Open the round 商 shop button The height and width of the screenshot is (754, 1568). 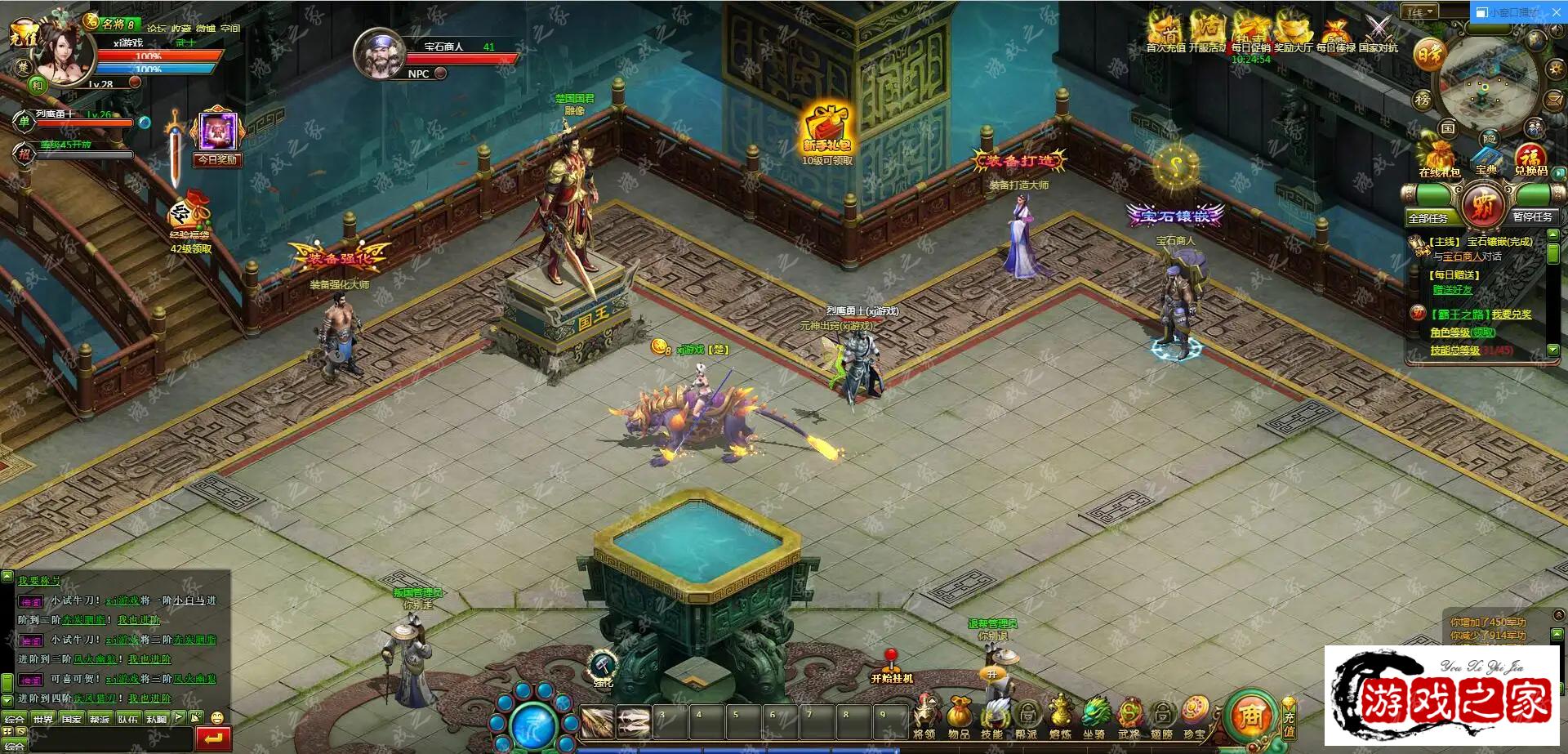pyautogui.click(x=1249, y=716)
